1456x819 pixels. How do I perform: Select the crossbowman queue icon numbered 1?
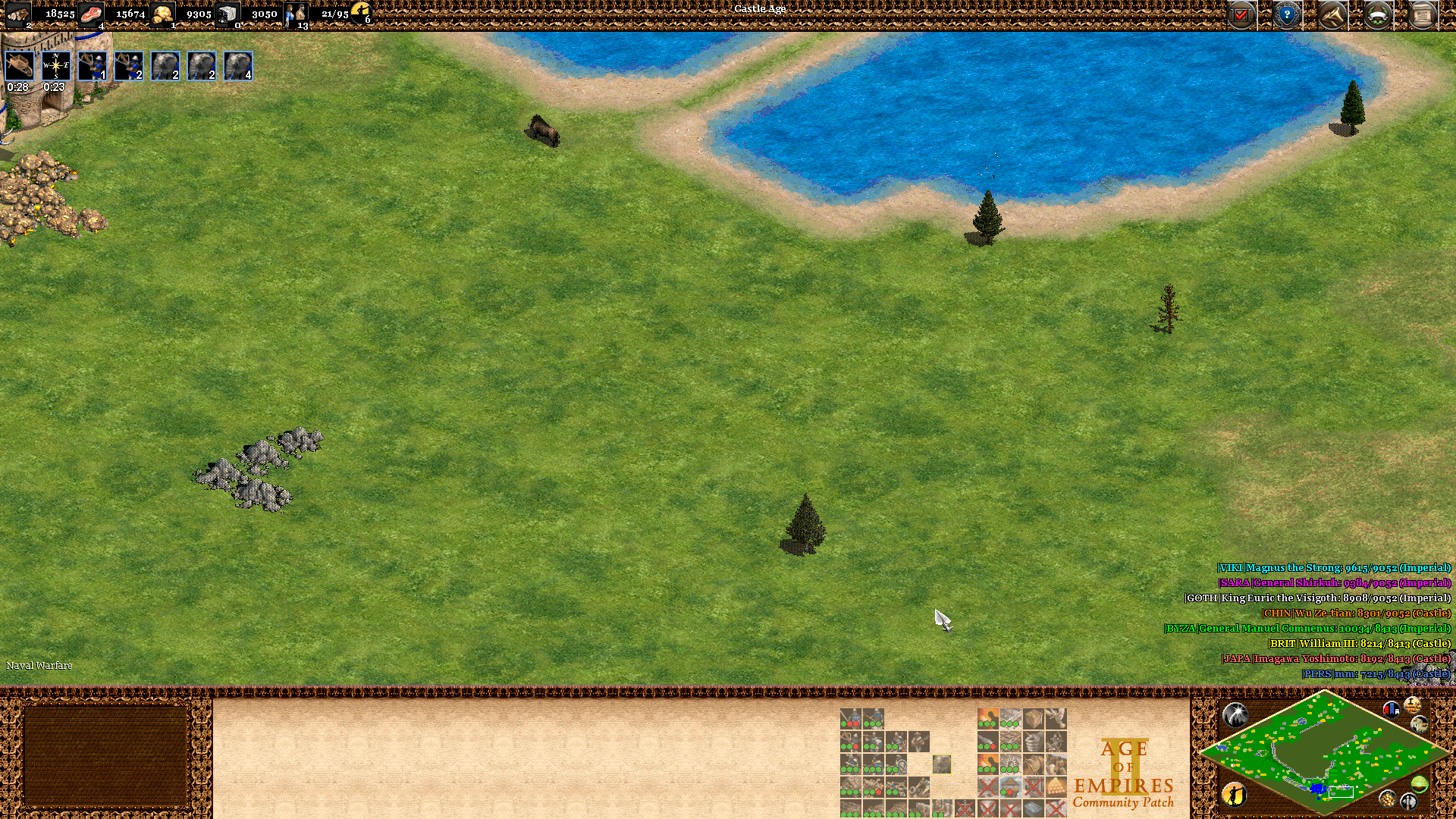(x=93, y=66)
